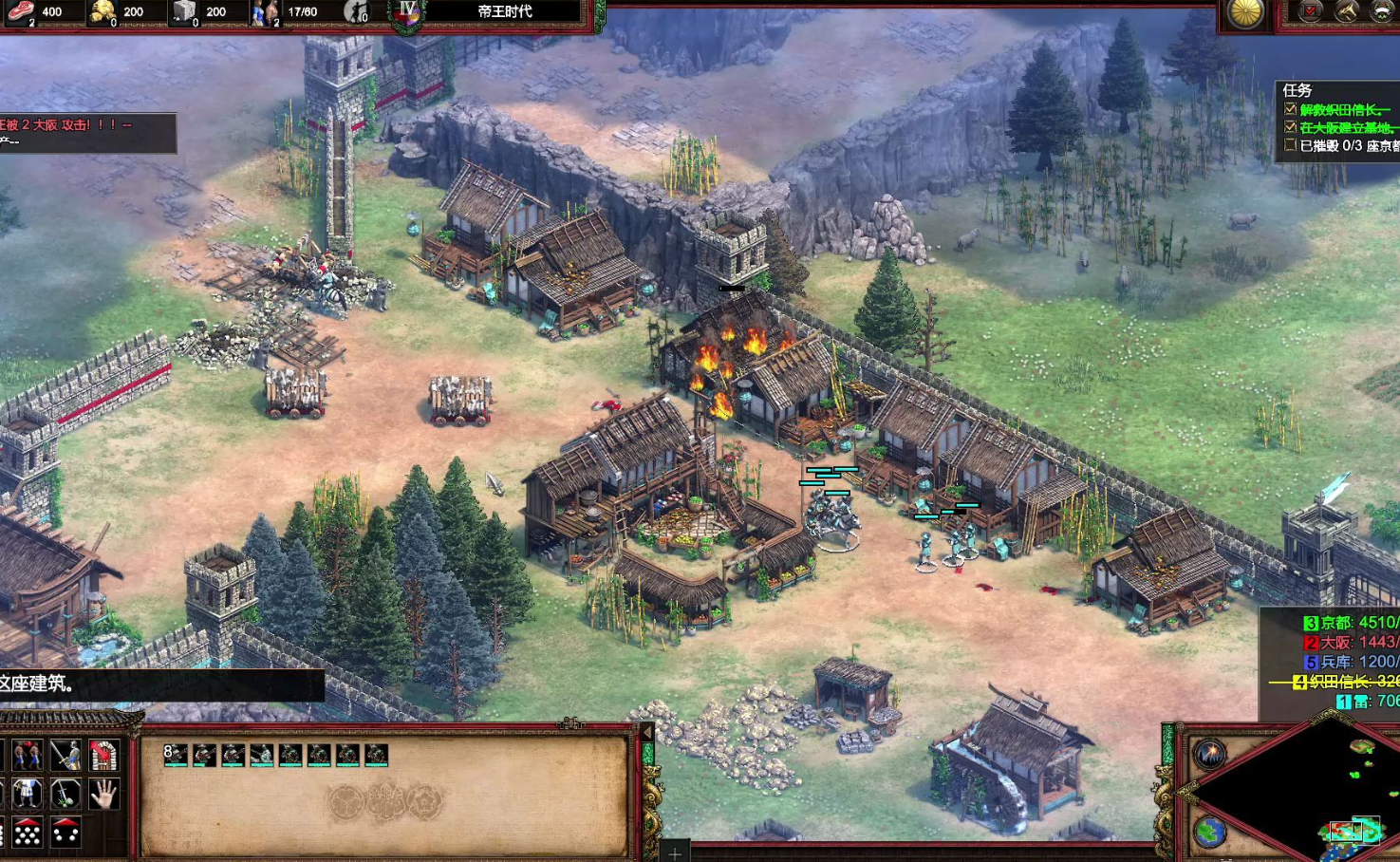Click the Imperial Age IV emblem
This screenshot has width=1400, height=862.
coord(408,11)
